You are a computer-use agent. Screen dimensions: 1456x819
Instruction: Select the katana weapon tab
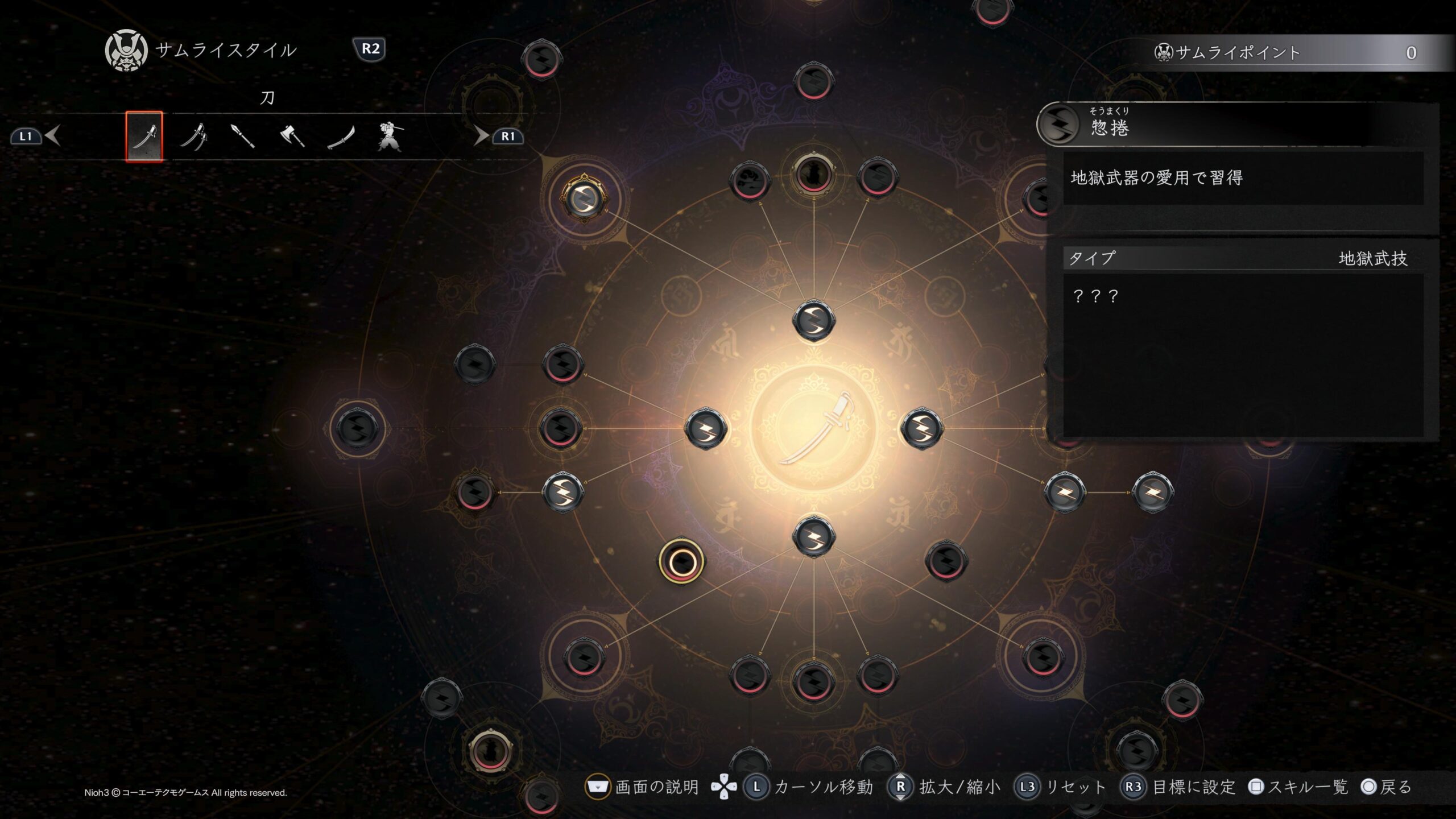(x=144, y=136)
